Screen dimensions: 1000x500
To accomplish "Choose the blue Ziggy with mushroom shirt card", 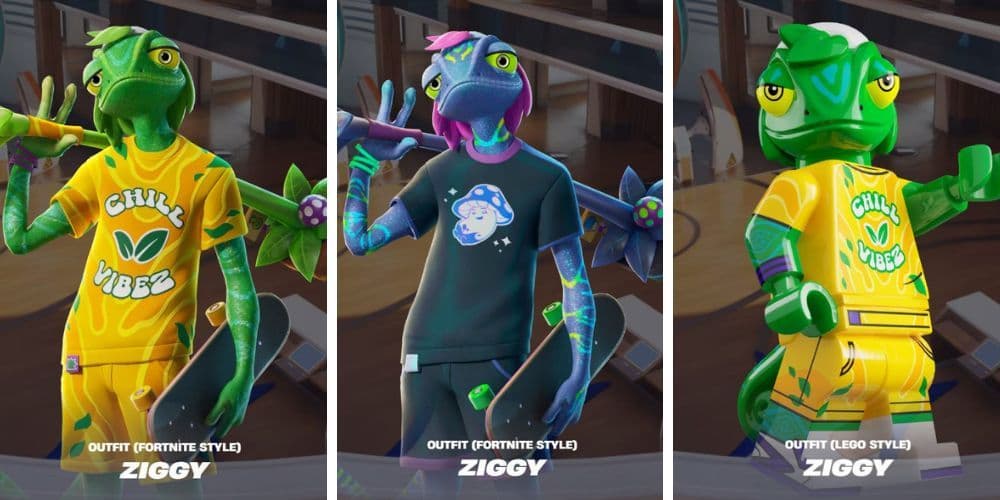I will coord(500,250).
